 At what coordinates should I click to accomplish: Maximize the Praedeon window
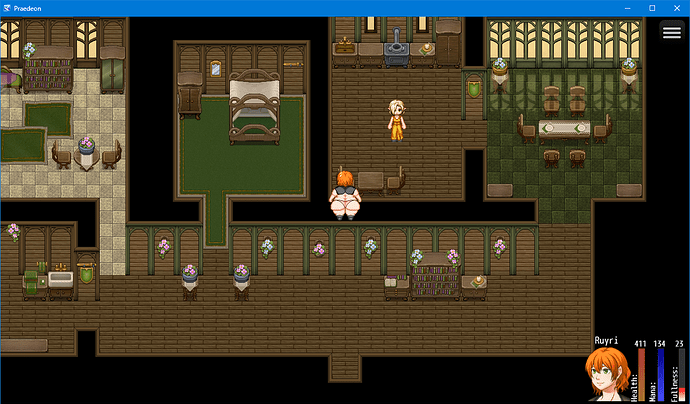pyautogui.click(x=650, y=7)
